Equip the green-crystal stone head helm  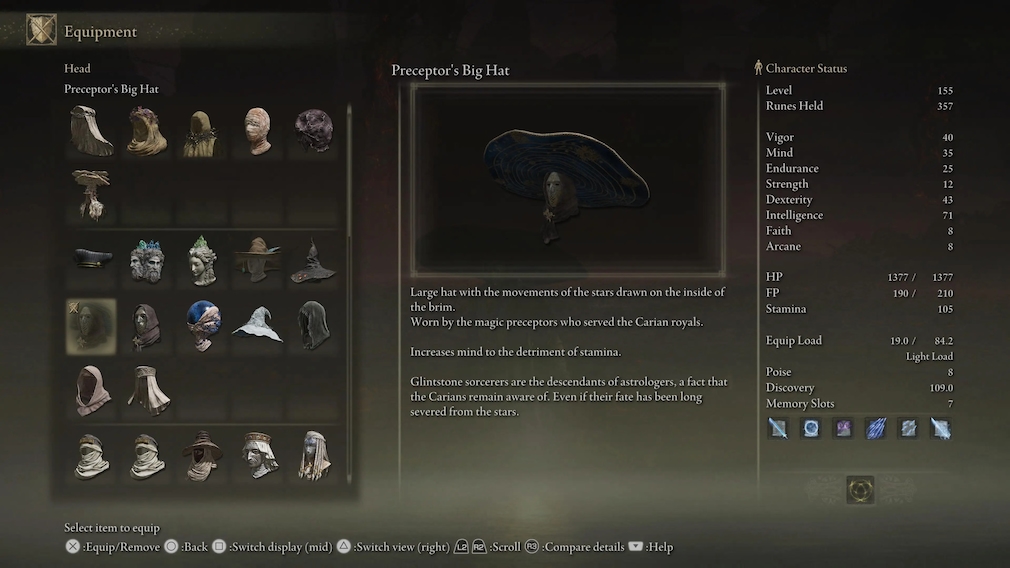tap(203, 261)
